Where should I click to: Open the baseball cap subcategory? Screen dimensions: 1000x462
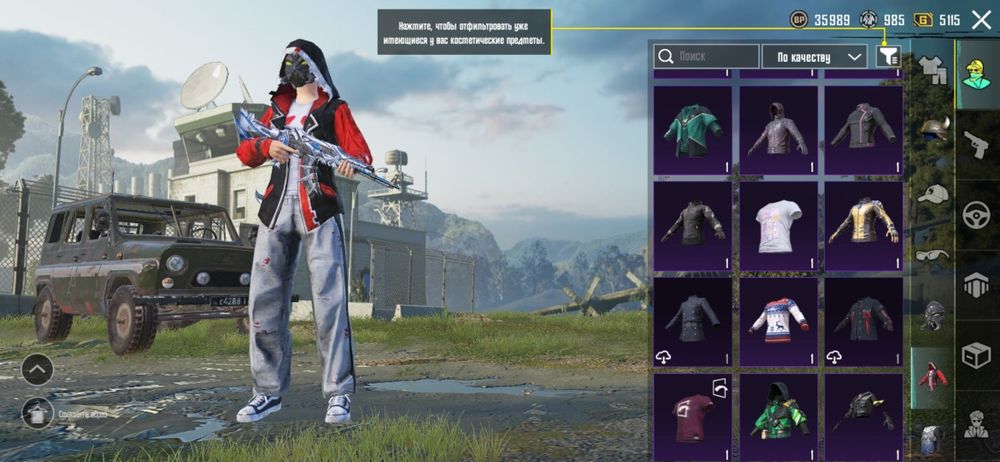[x=934, y=193]
